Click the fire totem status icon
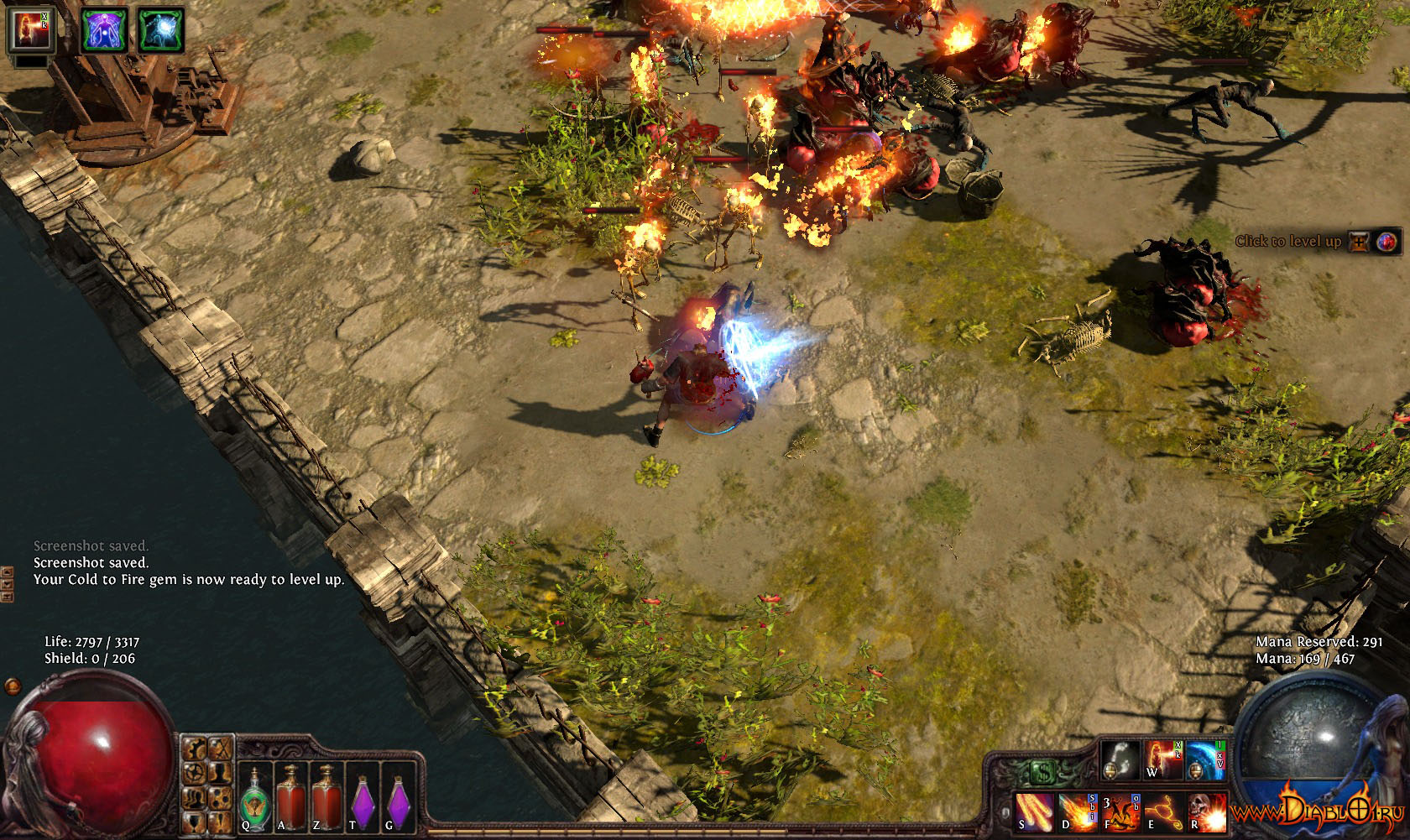Screen dimensions: 1410x840 (30, 29)
